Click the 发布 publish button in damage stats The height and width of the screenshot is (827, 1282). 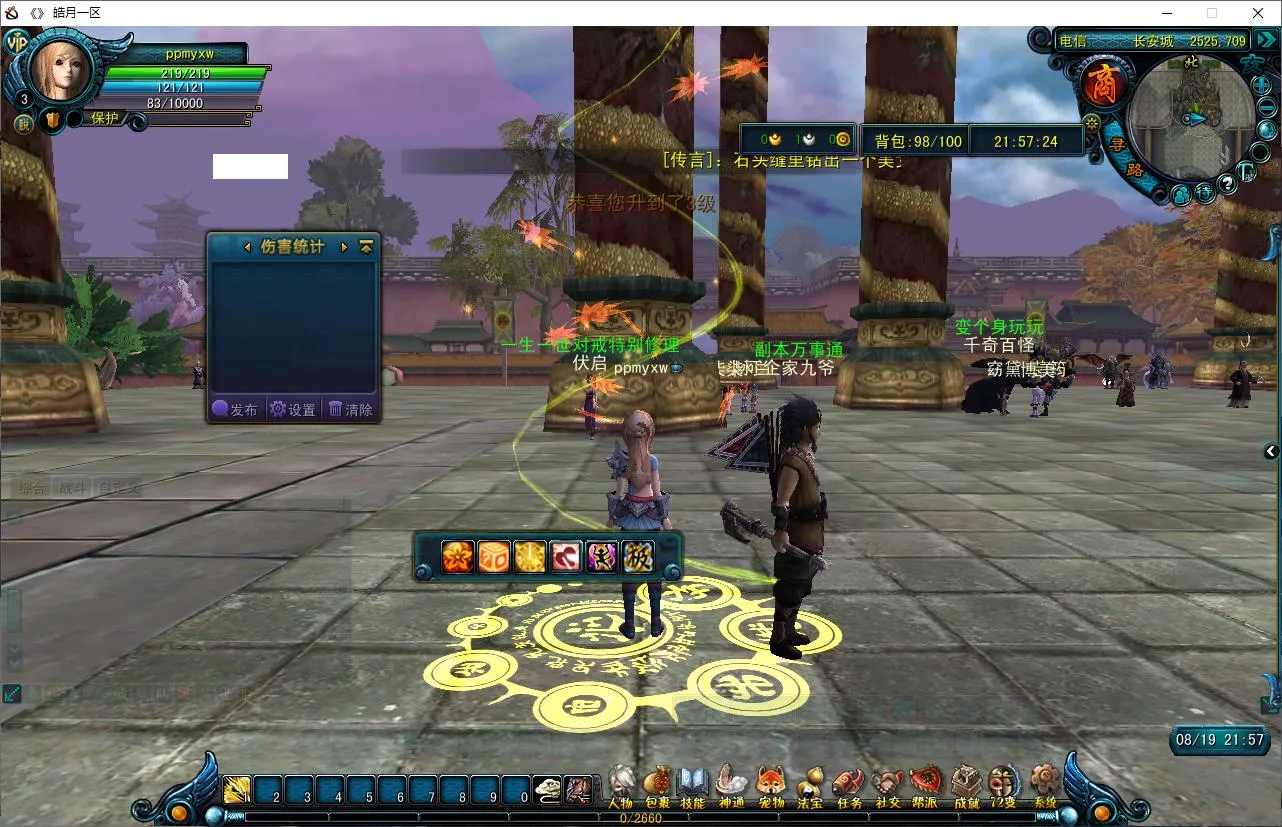236,409
